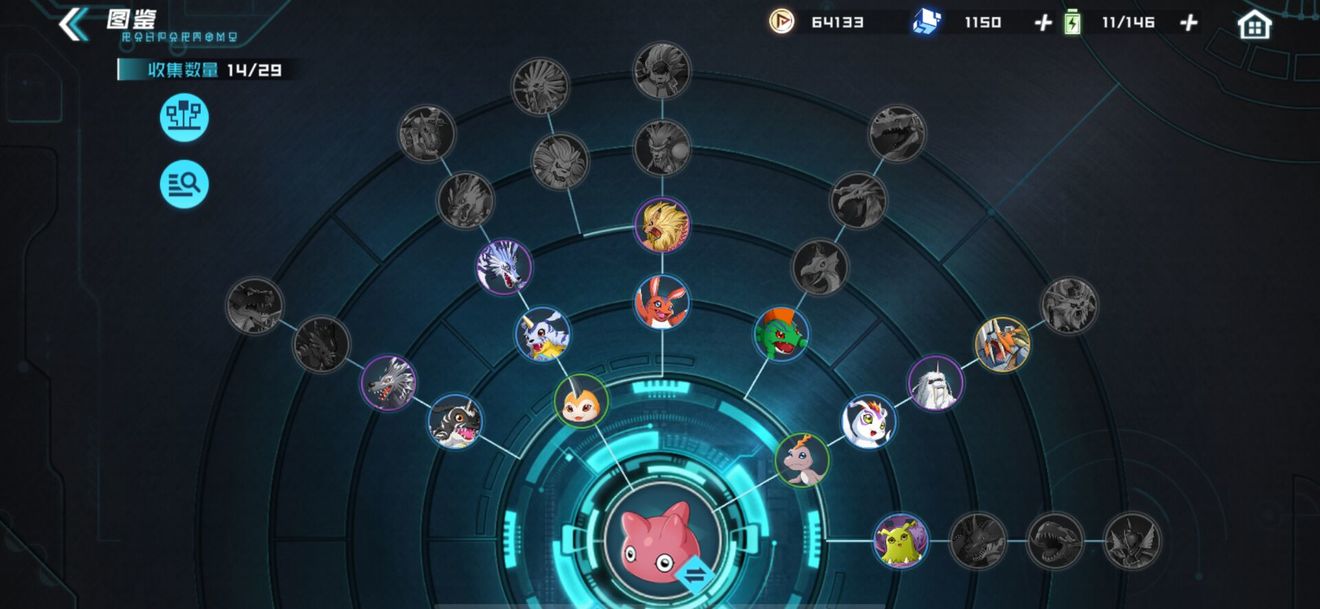View the red Elecmon node
The height and width of the screenshot is (609, 1320).
pyautogui.click(x=661, y=301)
